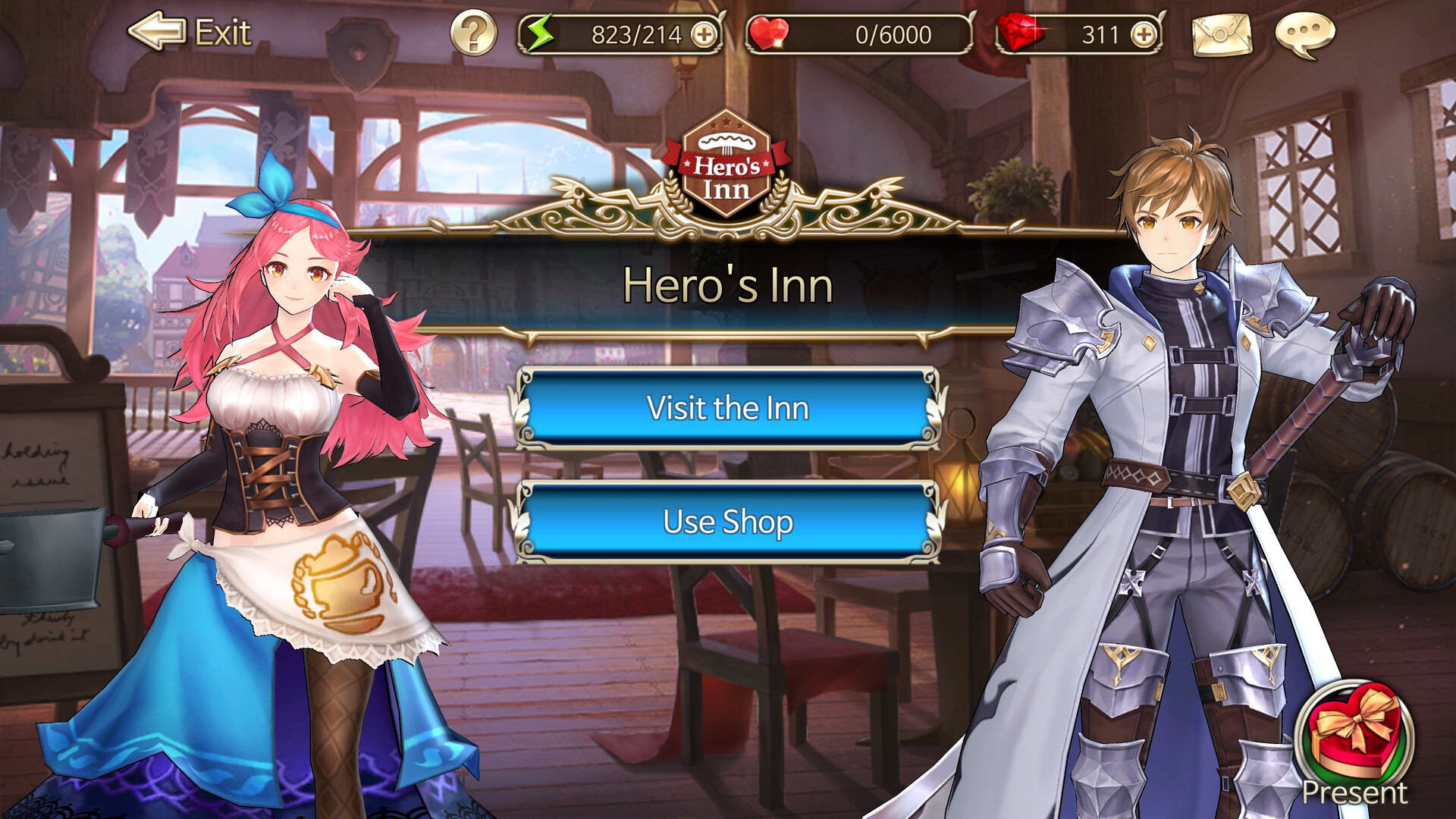Click the pink-haired innkeeper character
Screen dimensions: 1456x819
pos(288,455)
